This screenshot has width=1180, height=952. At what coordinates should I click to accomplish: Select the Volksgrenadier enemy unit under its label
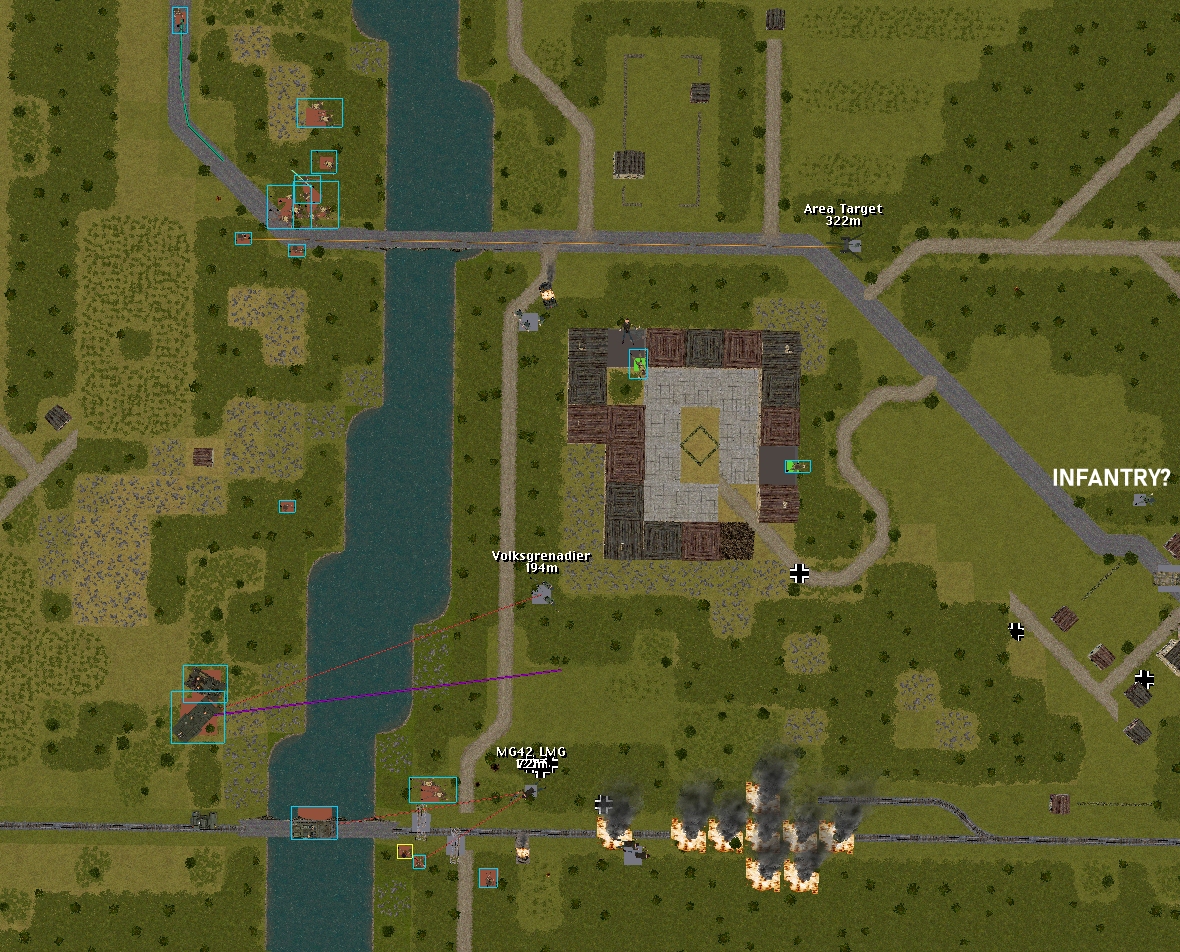click(542, 595)
